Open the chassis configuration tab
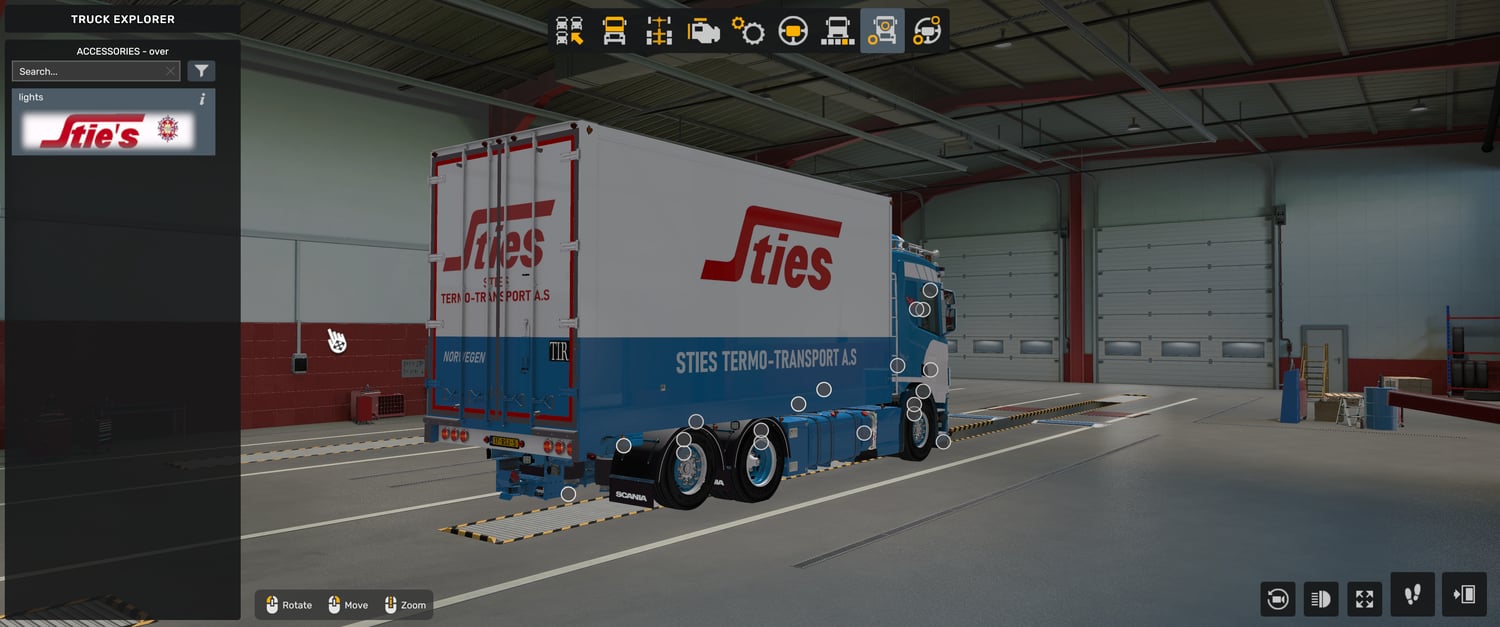1500x627 pixels. pyautogui.click(x=659, y=31)
